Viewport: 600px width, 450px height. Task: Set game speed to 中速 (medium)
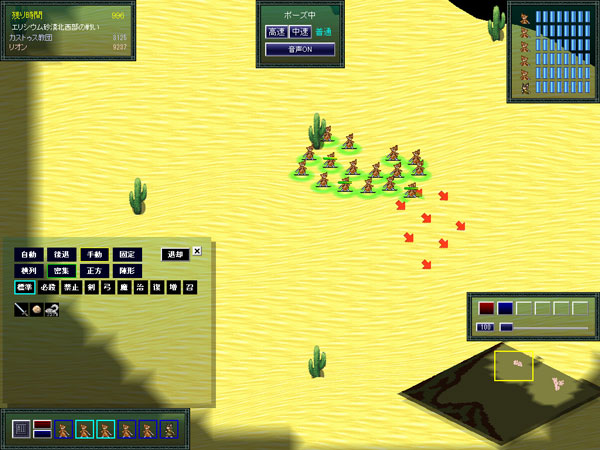tap(299, 32)
